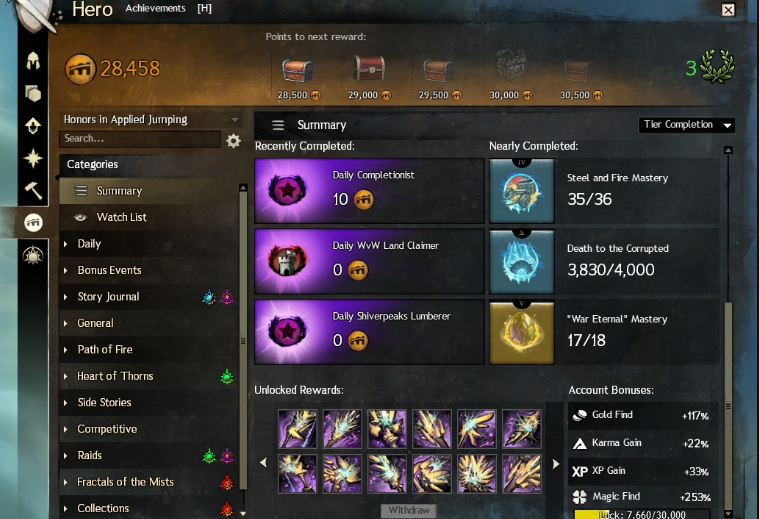Expand the Heart of Thorns category
The height and width of the screenshot is (519, 759).
point(115,376)
